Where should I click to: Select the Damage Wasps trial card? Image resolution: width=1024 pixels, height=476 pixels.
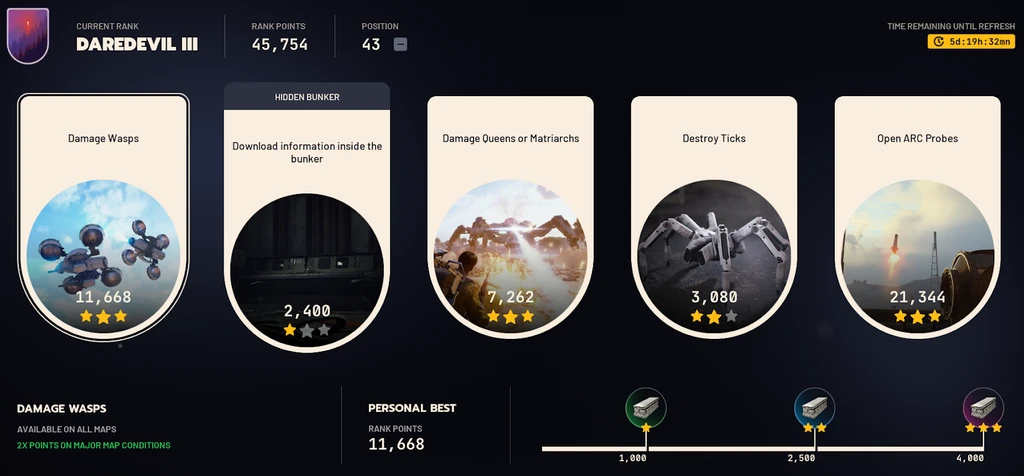tap(103, 215)
